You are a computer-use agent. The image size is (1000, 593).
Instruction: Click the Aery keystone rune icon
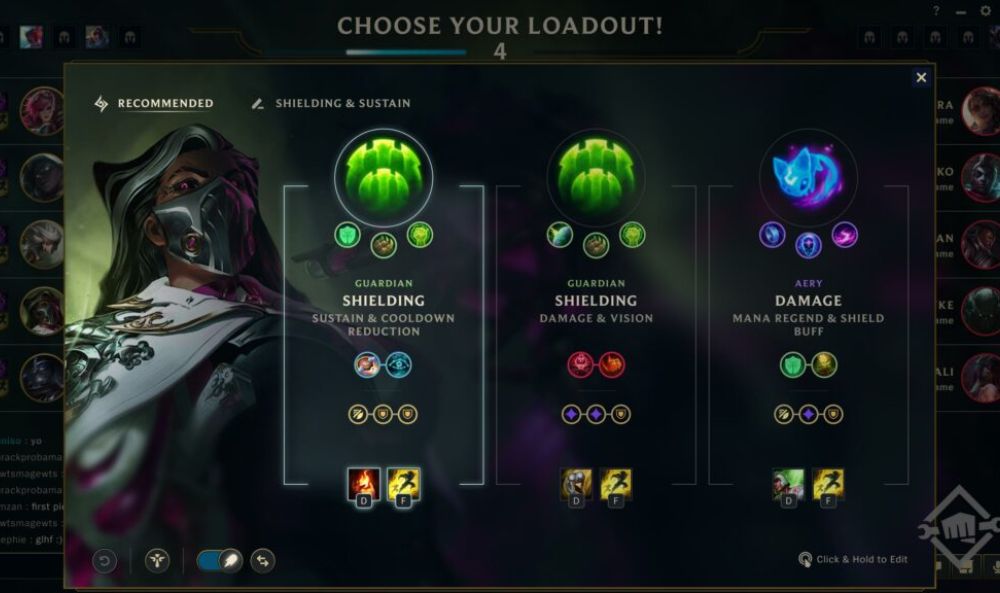coord(808,178)
